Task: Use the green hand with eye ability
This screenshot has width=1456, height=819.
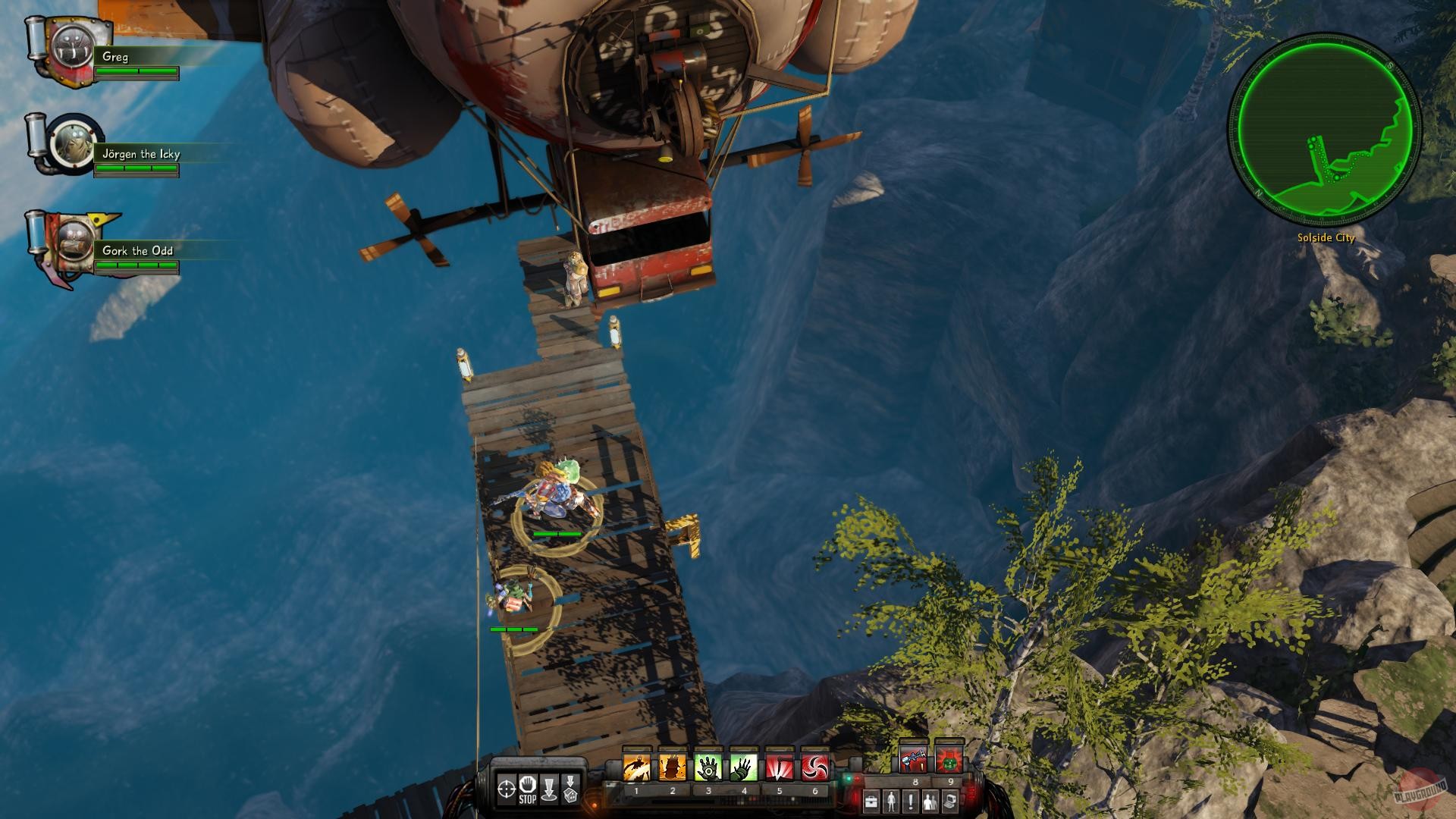Action: [x=708, y=767]
